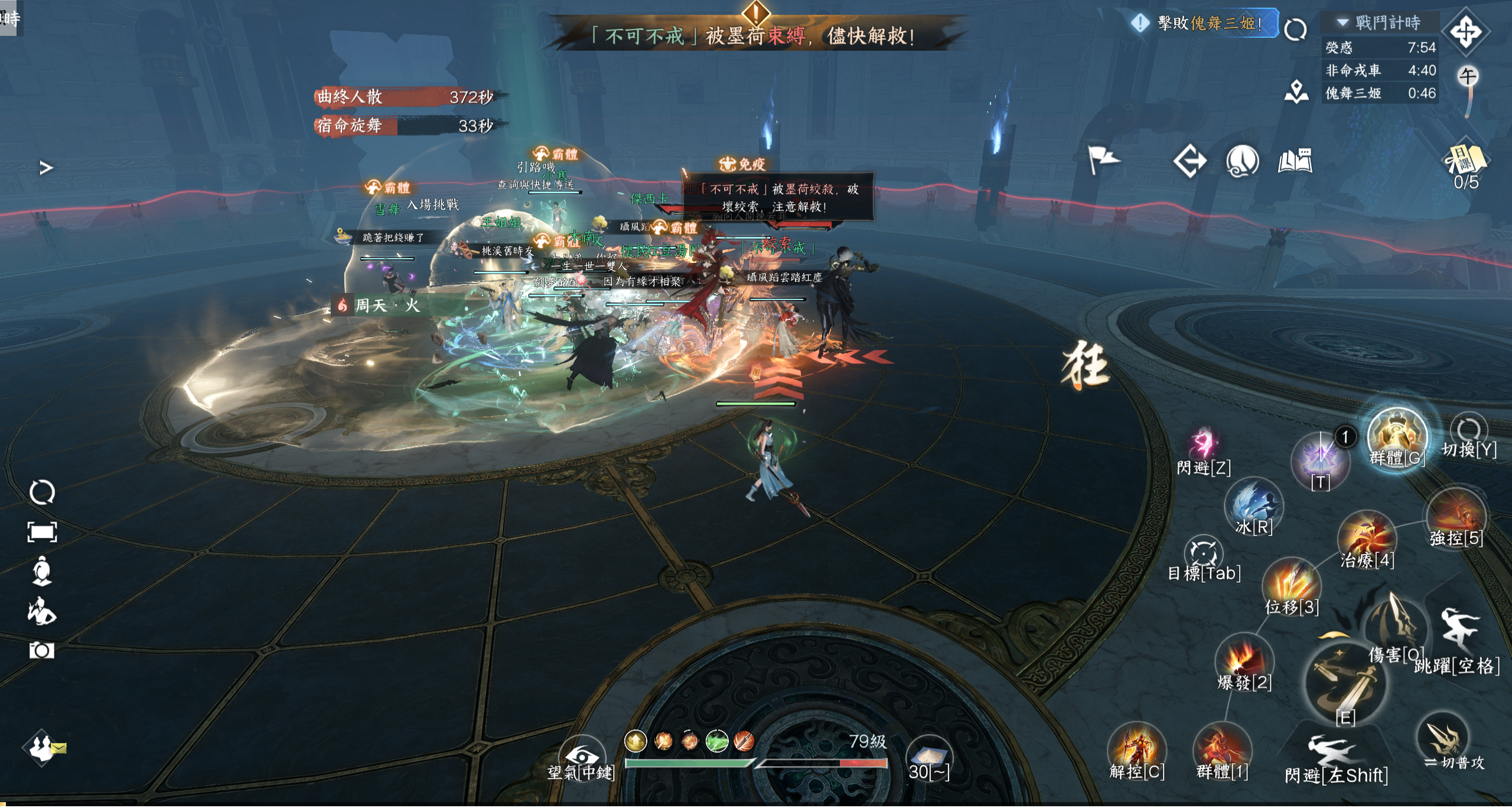Cast the 位移 movement skill
Viewport: 1512px width, 808px height.
1291,584
